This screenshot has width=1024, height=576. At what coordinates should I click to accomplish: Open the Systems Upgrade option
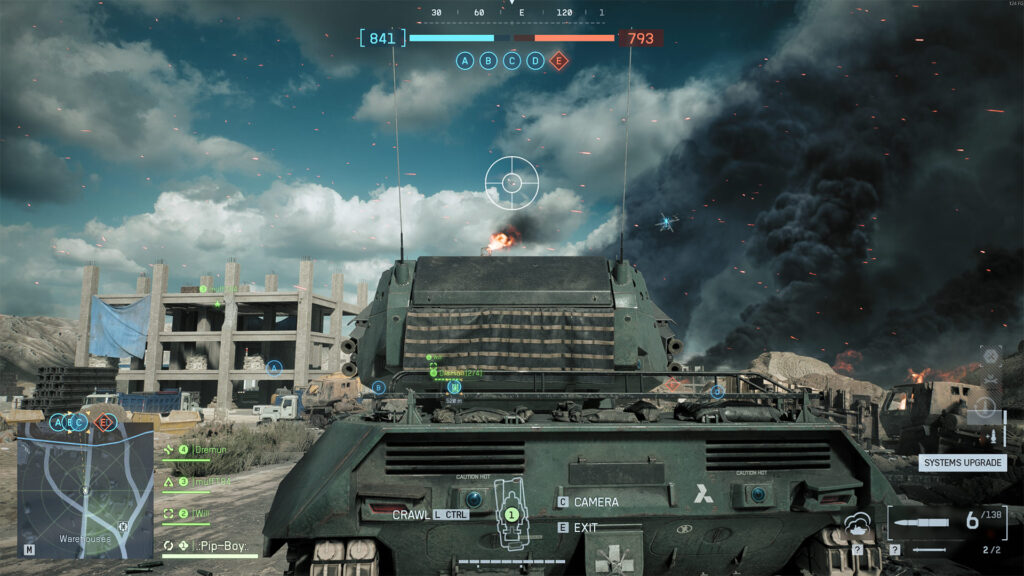pos(962,463)
